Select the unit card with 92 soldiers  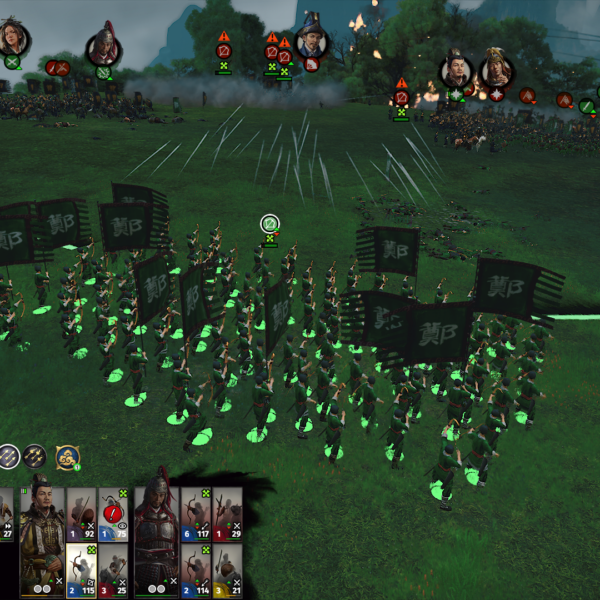[x=81, y=515]
